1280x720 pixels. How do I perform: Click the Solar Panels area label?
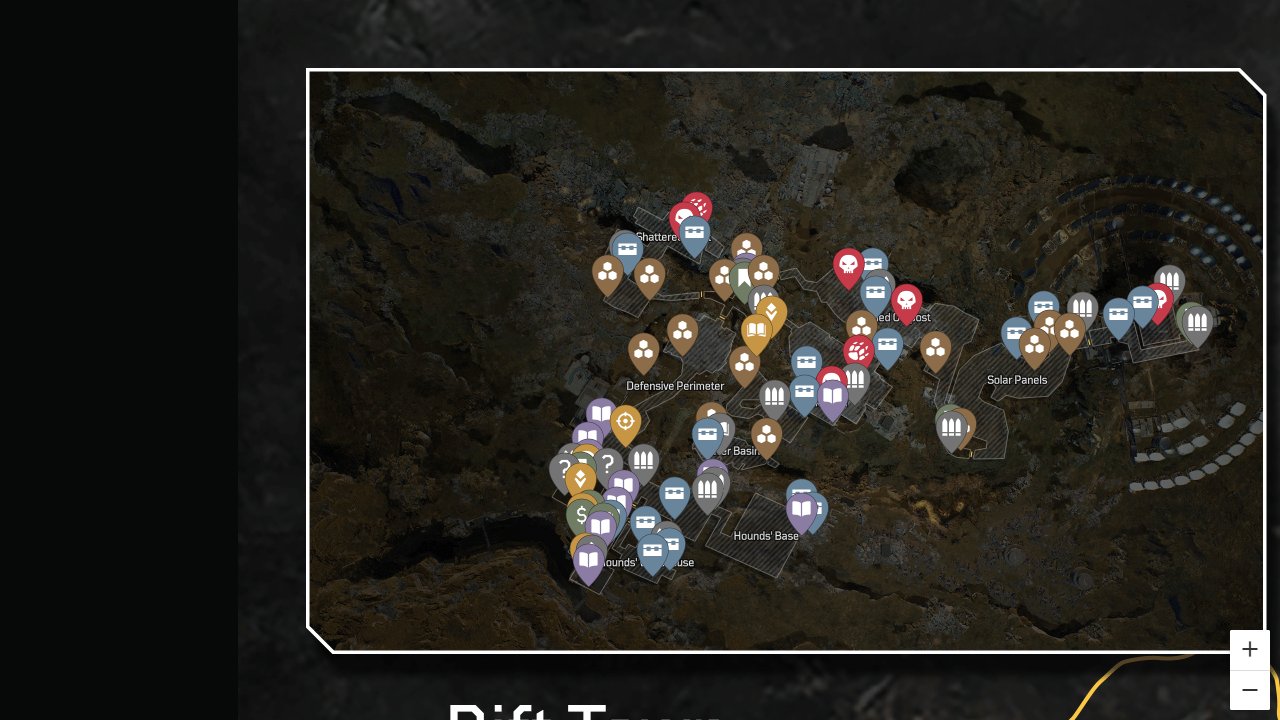tap(1017, 380)
